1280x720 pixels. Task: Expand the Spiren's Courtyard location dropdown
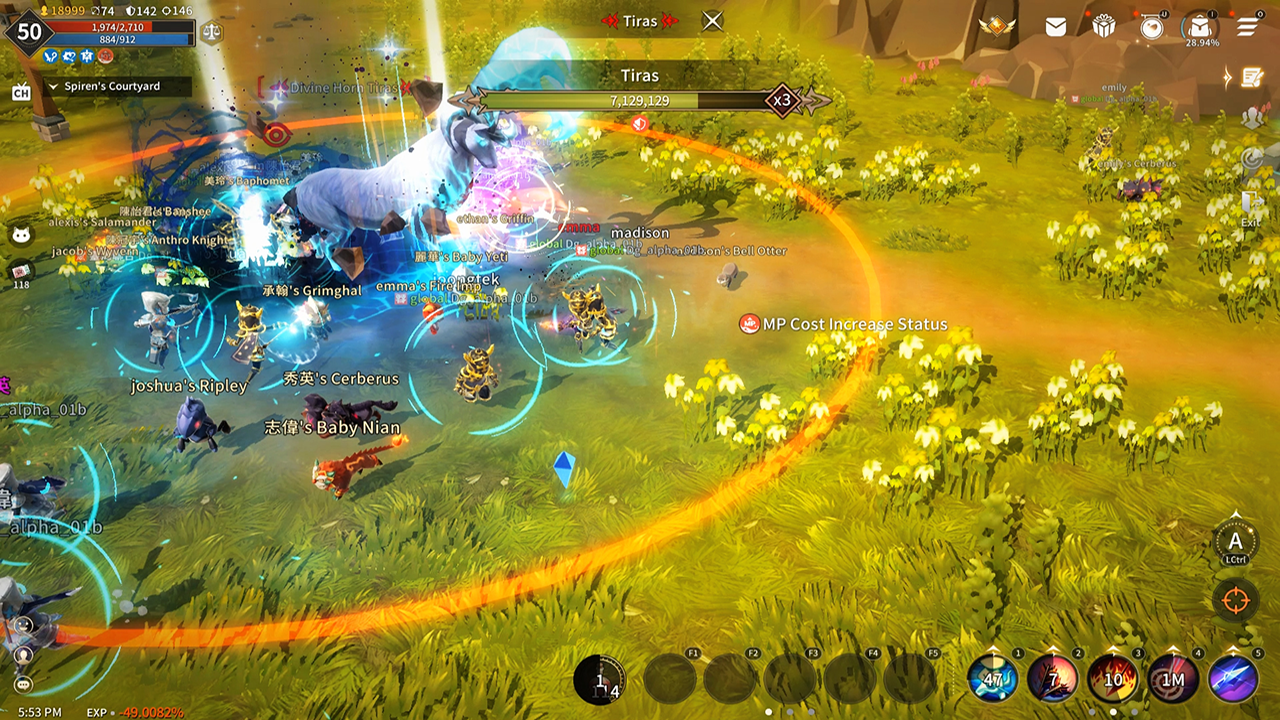click(54, 87)
